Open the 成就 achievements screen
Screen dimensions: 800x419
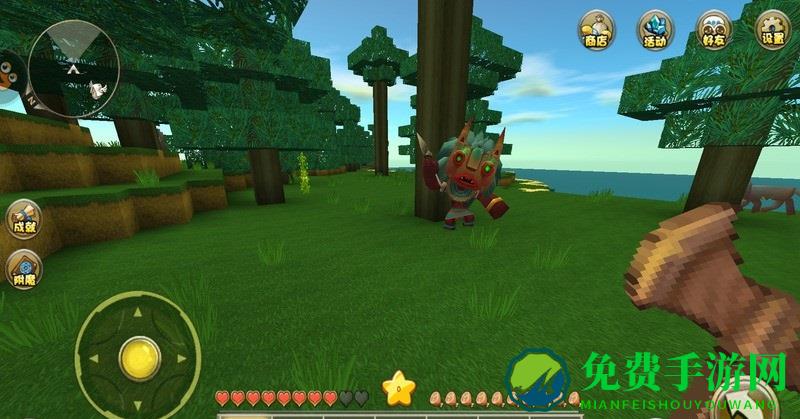click(x=22, y=220)
